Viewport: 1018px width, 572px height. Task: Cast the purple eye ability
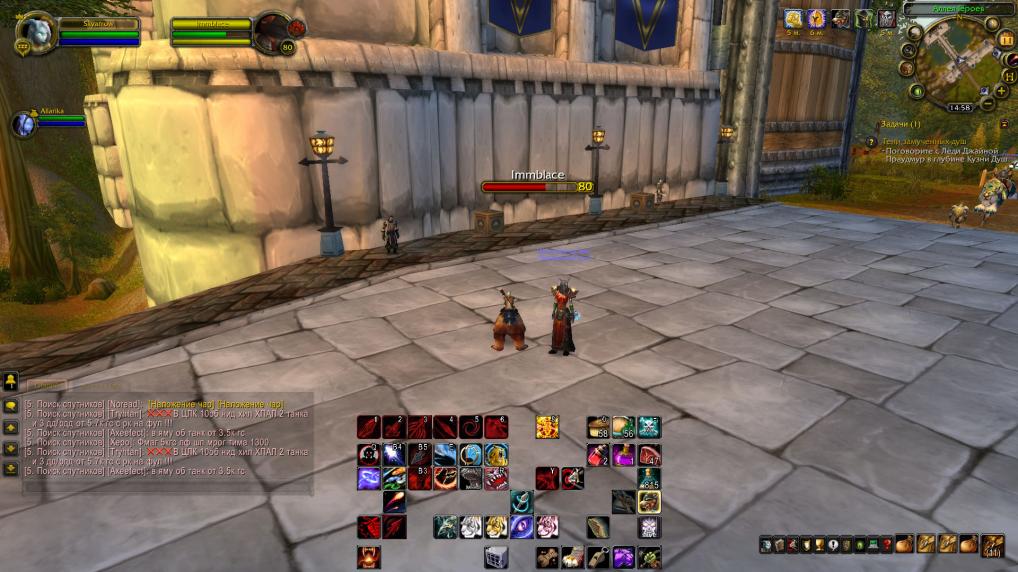pos(521,525)
